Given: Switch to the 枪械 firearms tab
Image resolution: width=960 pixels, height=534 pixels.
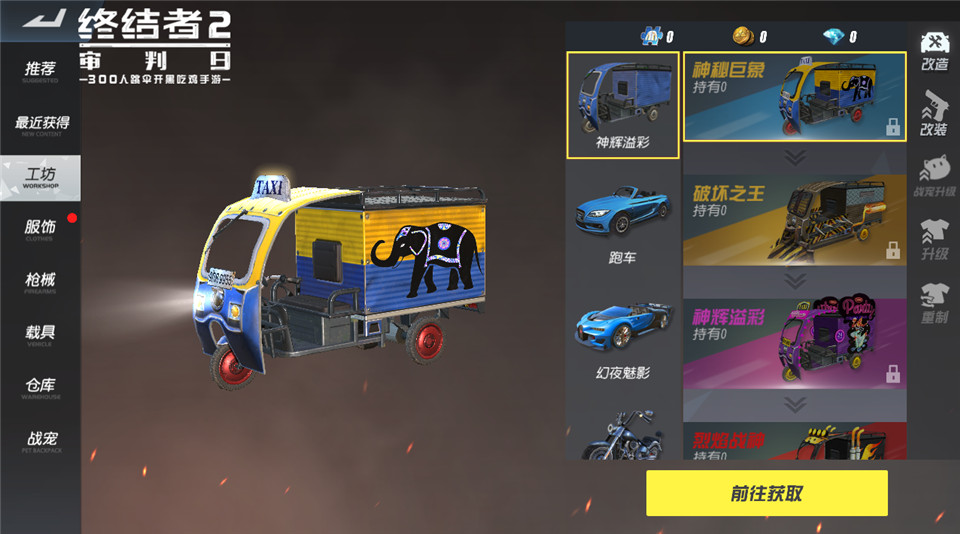Looking at the screenshot, I should point(40,281).
